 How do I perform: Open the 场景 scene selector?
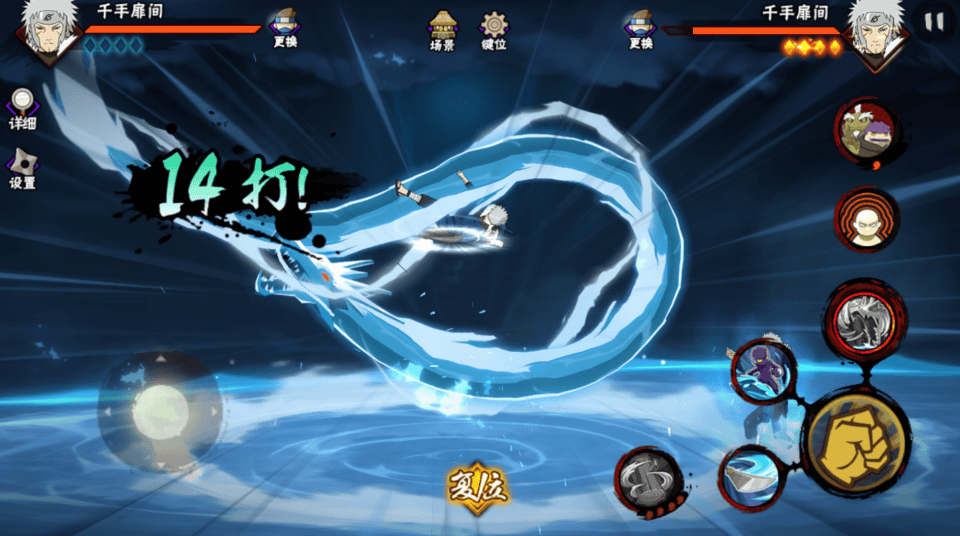click(442, 30)
